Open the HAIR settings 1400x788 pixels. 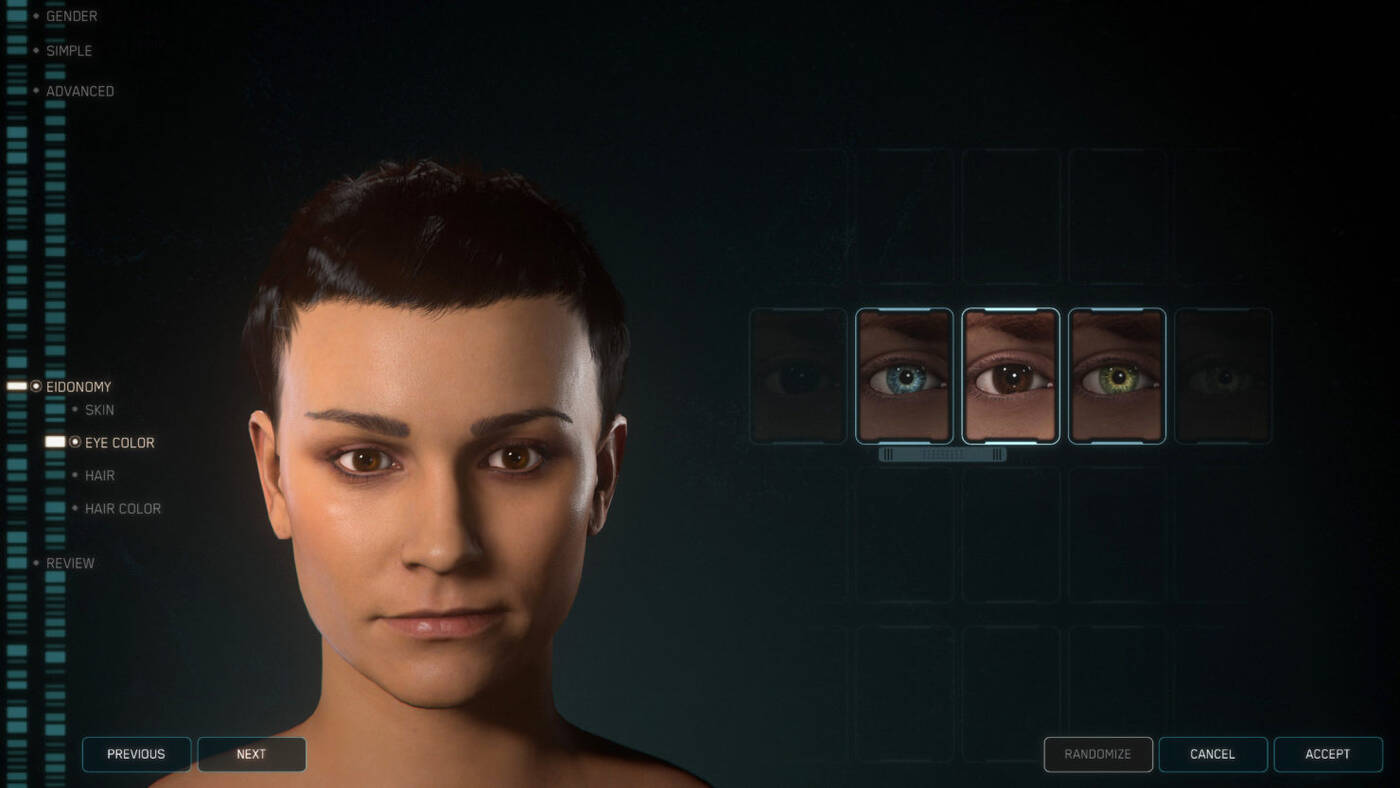tap(99, 475)
